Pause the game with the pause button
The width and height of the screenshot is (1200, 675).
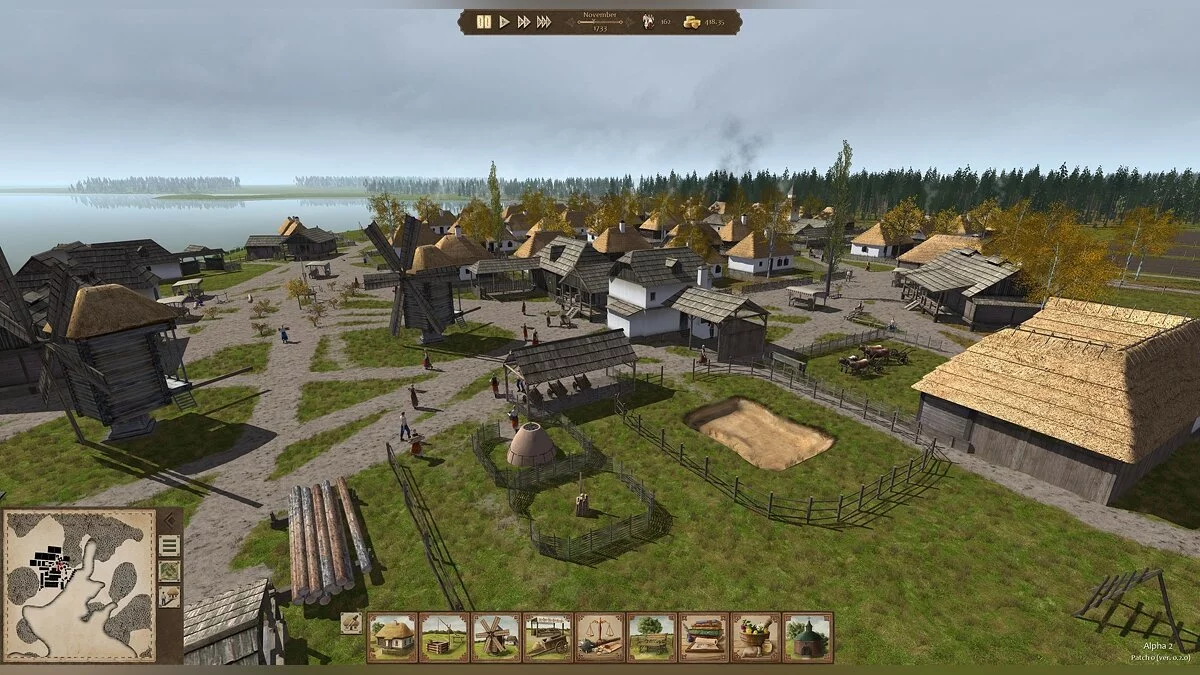coord(484,22)
